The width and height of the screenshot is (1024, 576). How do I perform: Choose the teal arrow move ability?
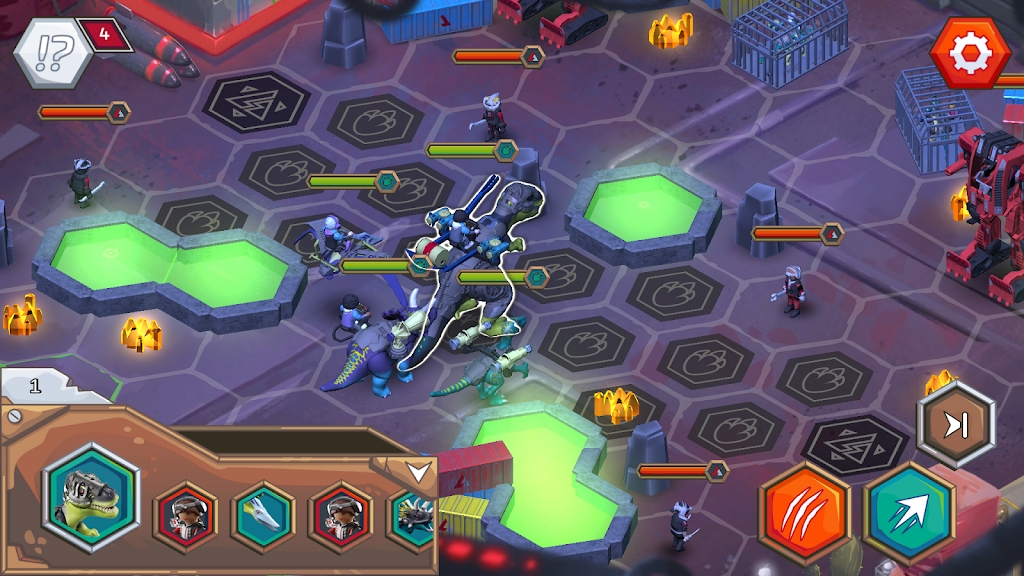pos(909,511)
